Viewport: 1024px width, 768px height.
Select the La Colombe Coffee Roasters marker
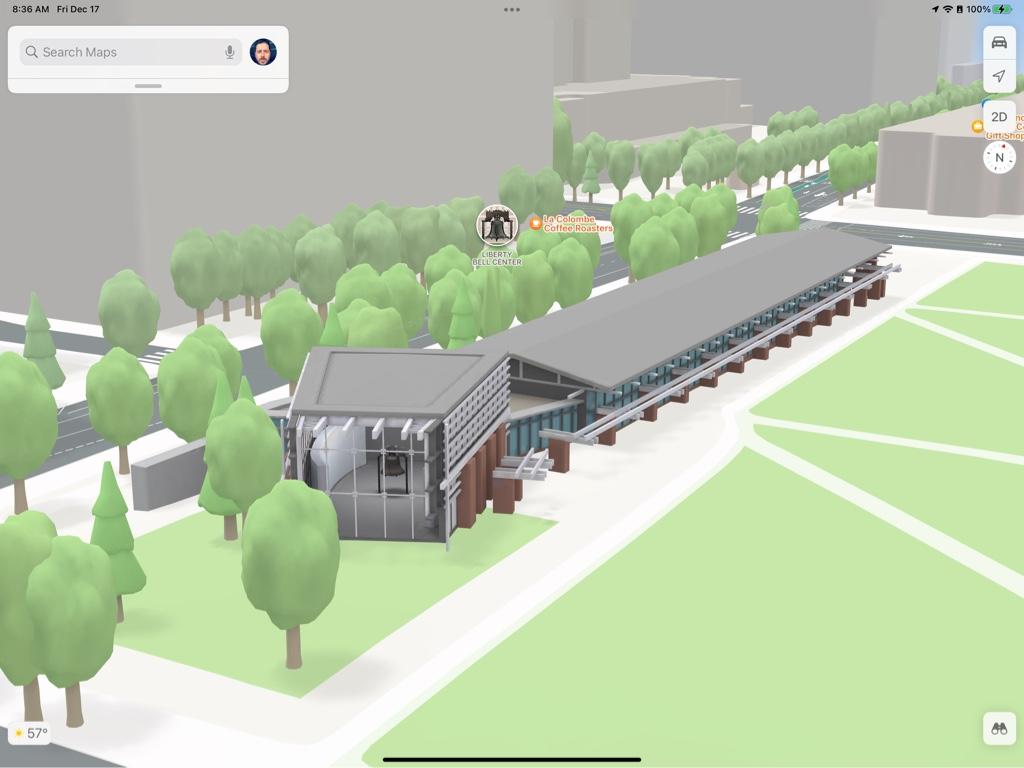(x=536, y=223)
